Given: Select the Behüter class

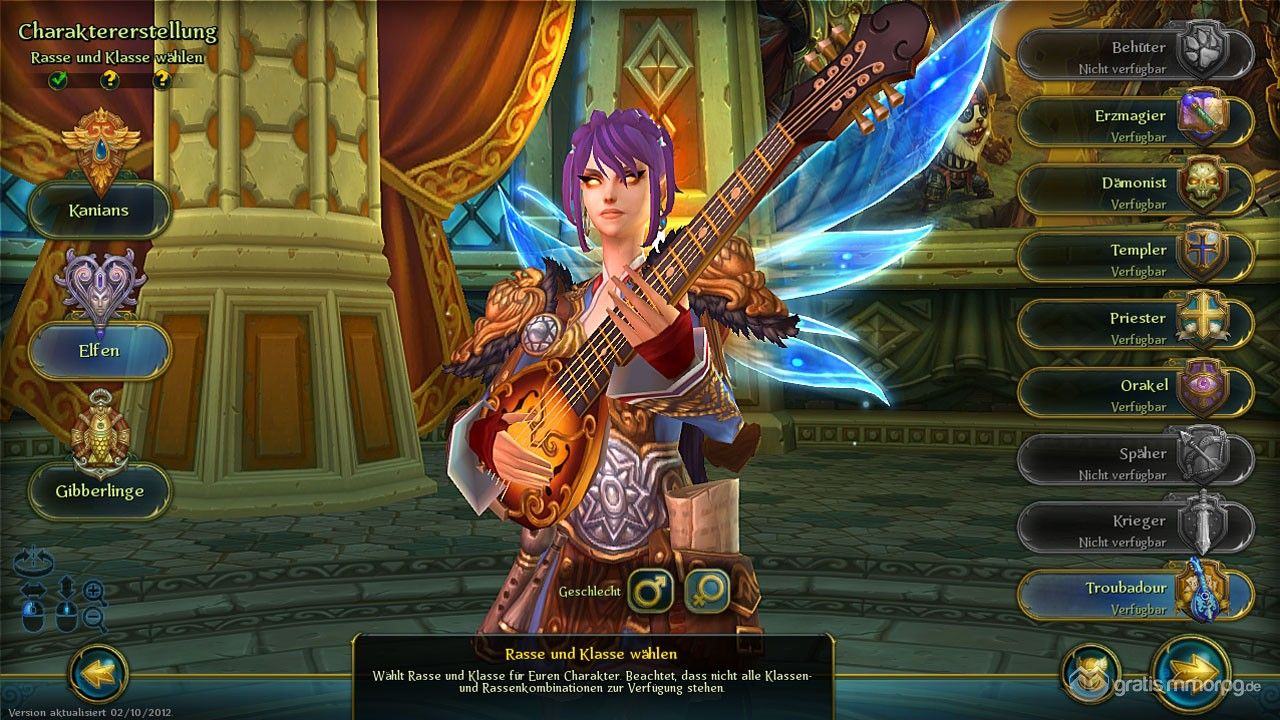Looking at the screenshot, I should point(1135,55).
